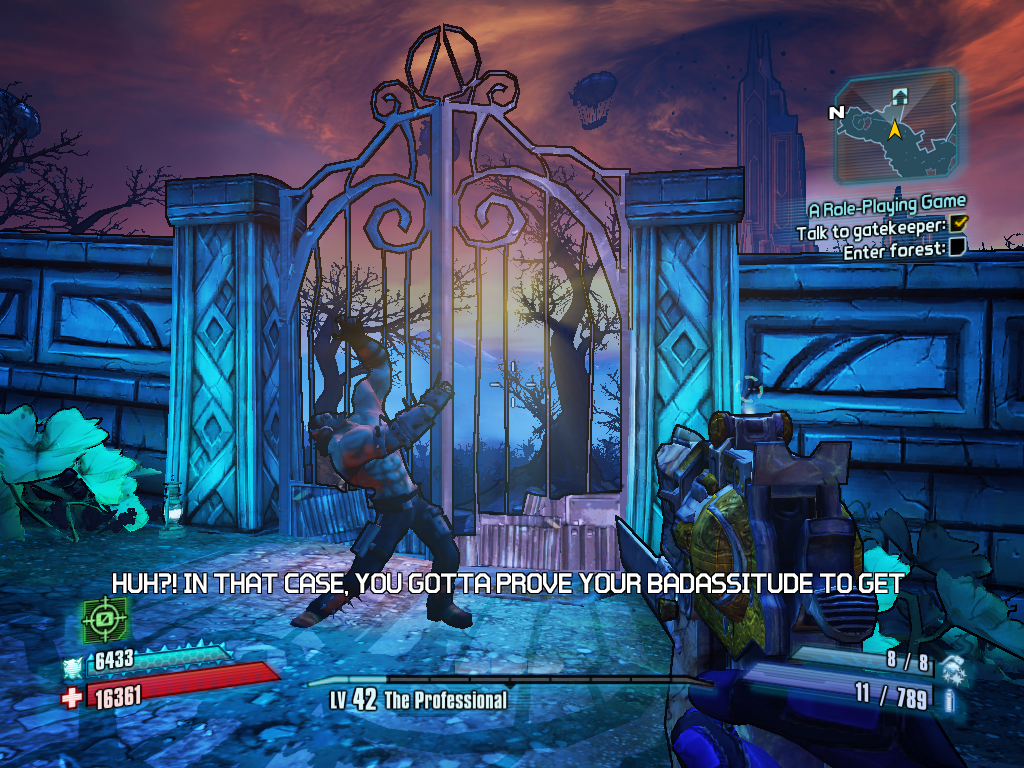Click the empty "Enter forest" objective box
Viewport: 1024px width, 768px height.
957,249
